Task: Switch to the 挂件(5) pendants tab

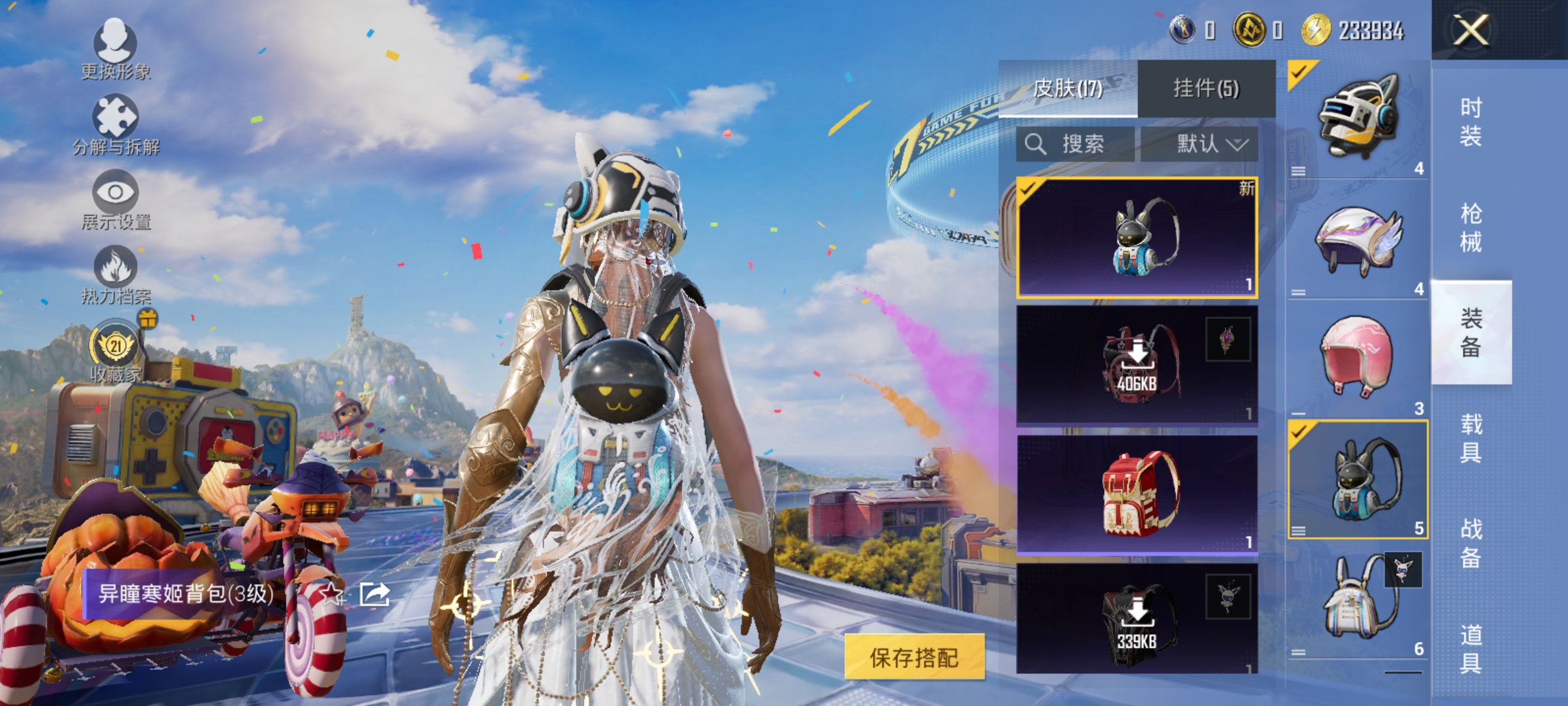Action: pos(1205,86)
